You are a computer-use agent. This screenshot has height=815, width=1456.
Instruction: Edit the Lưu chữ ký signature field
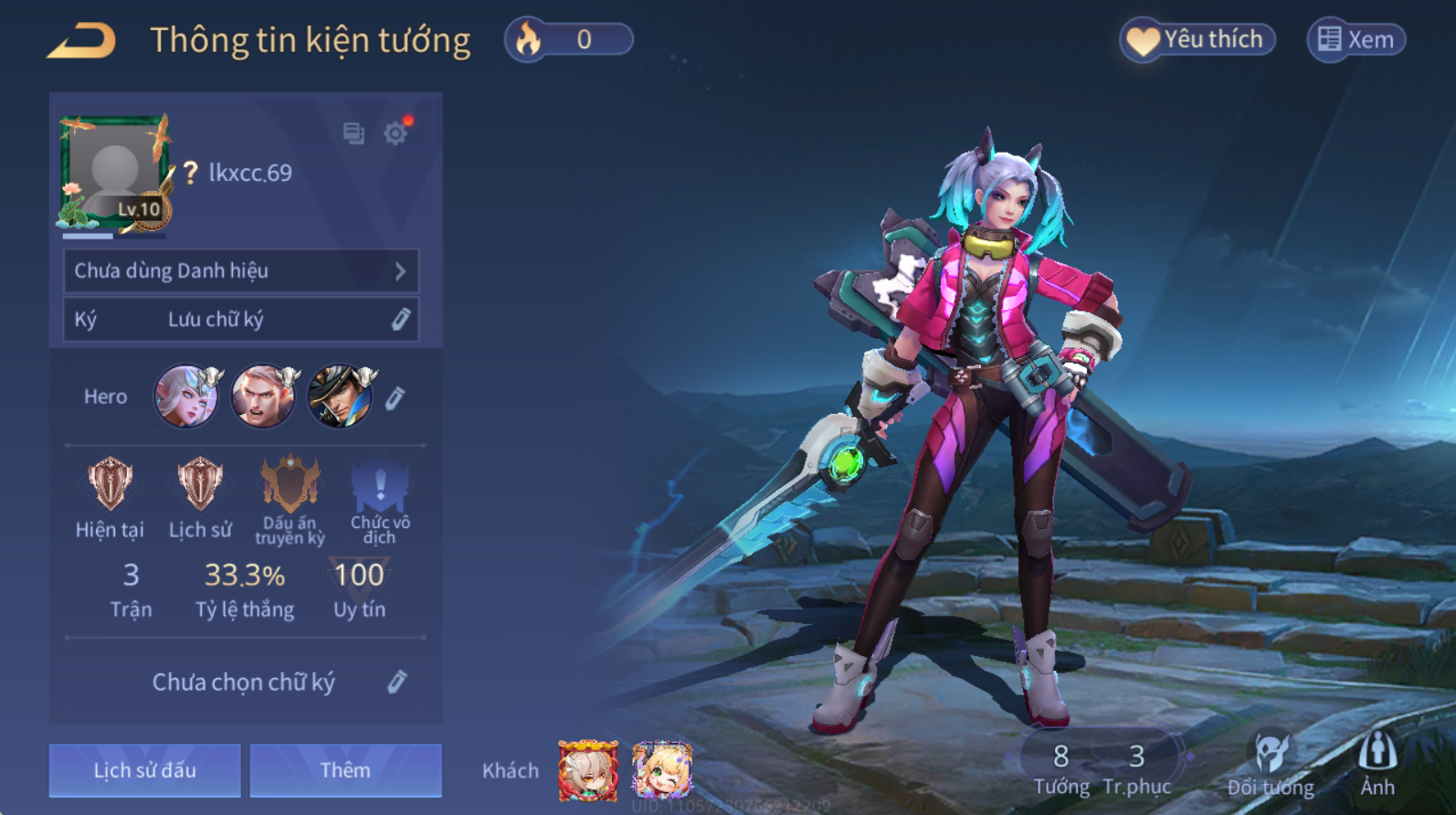400,319
